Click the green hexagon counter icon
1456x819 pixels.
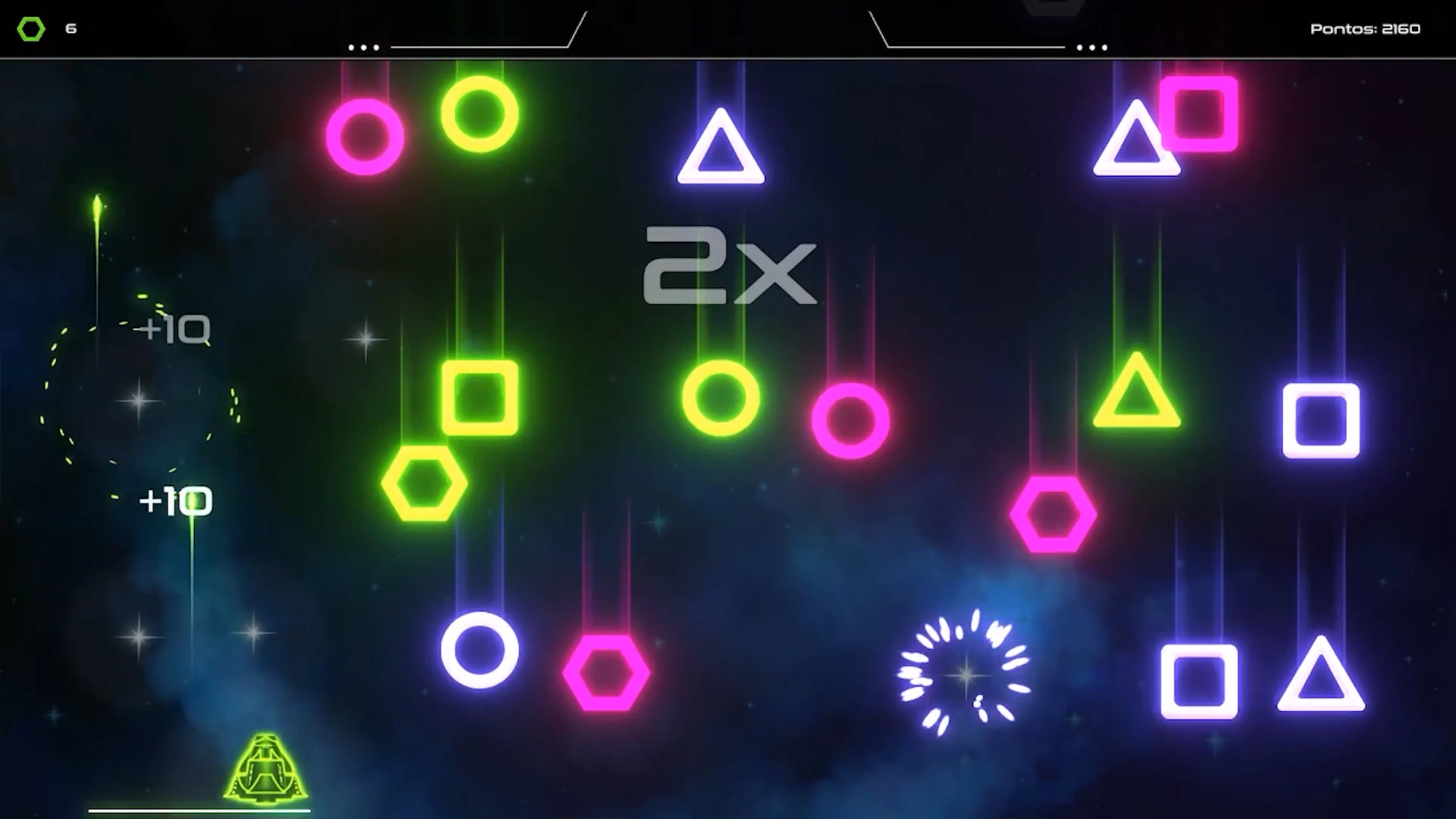click(31, 29)
